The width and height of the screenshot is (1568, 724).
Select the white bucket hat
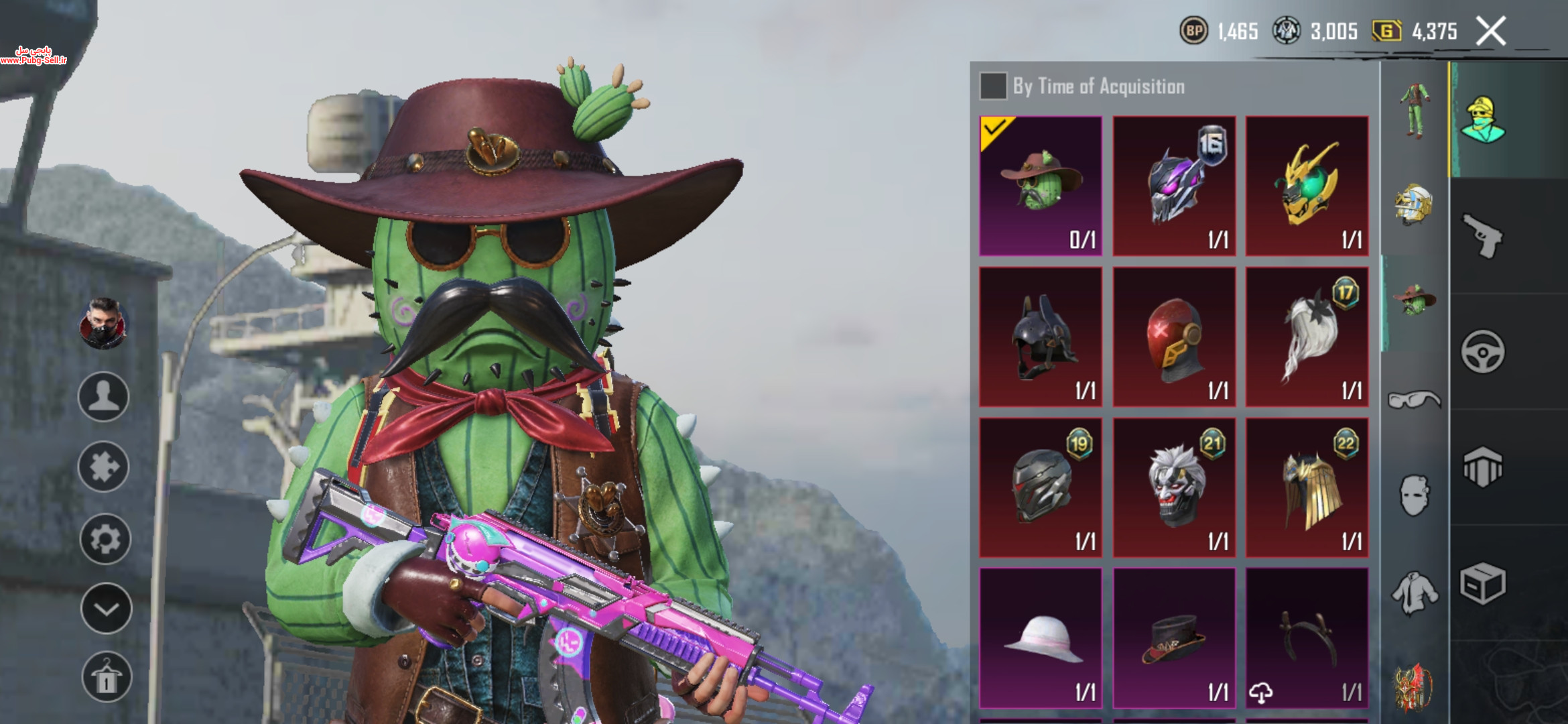(1041, 638)
